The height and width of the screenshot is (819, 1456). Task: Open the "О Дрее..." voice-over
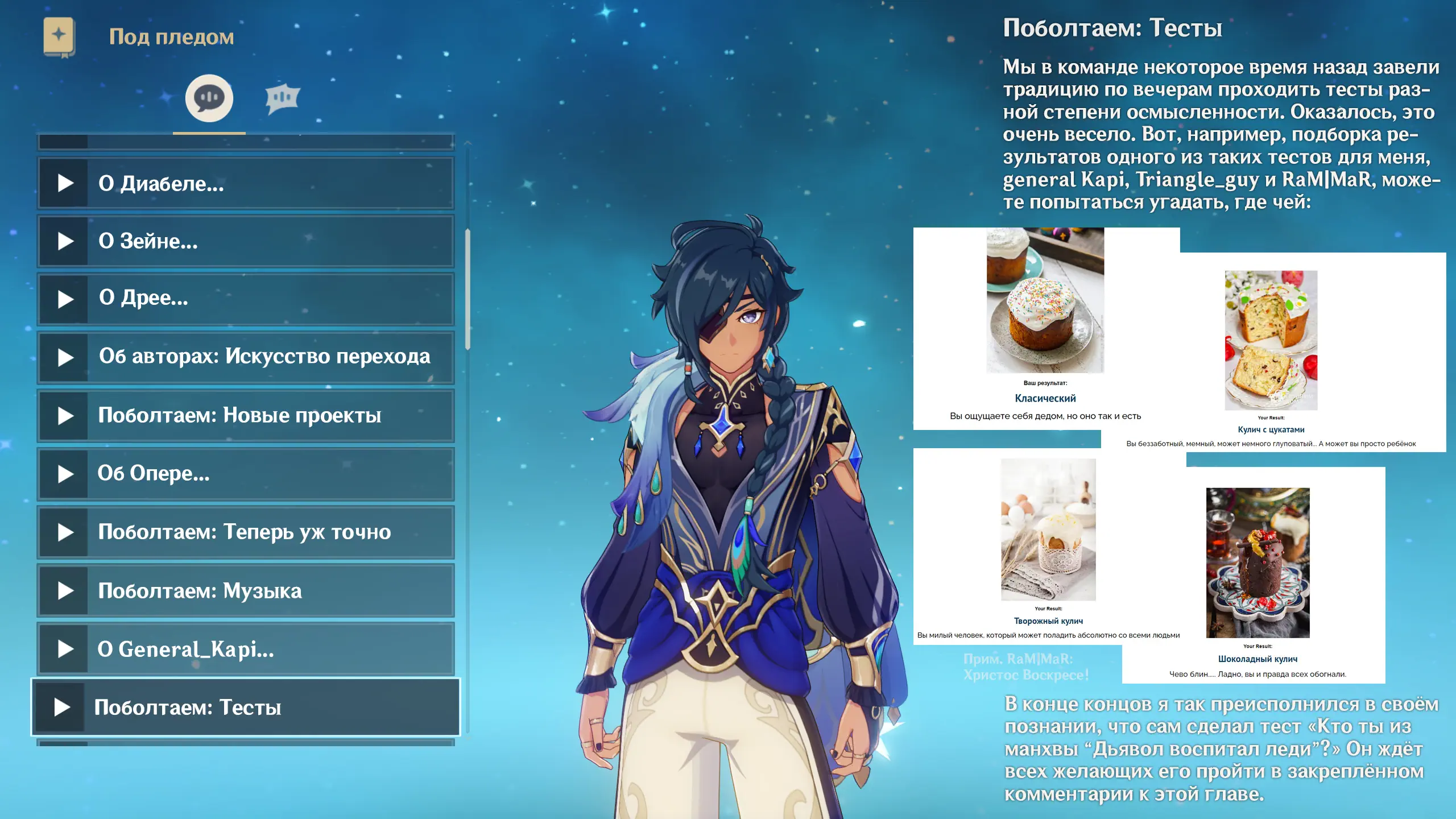[x=246, y=299]
